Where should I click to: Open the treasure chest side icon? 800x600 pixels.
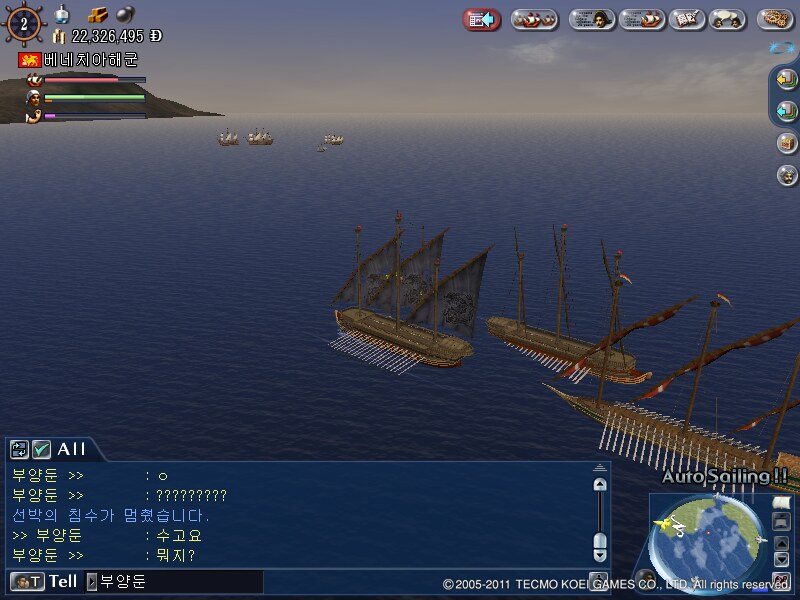[x=787, y=143]
